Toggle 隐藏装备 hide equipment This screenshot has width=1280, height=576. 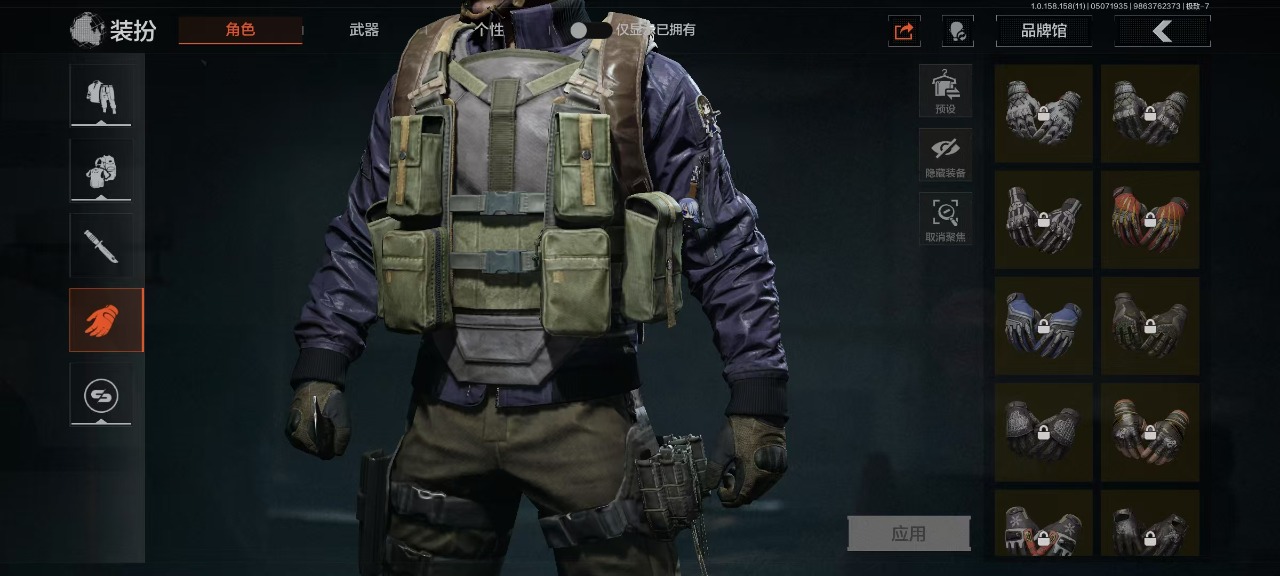tap(945, 155)
